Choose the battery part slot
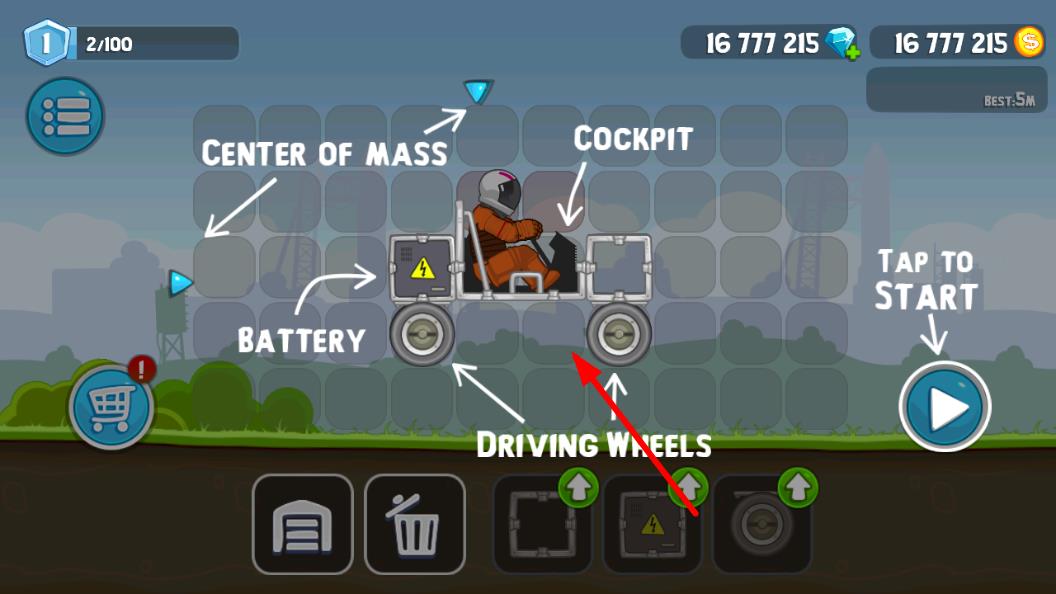This screenshot has width=1056, height=594. point(652,523)
